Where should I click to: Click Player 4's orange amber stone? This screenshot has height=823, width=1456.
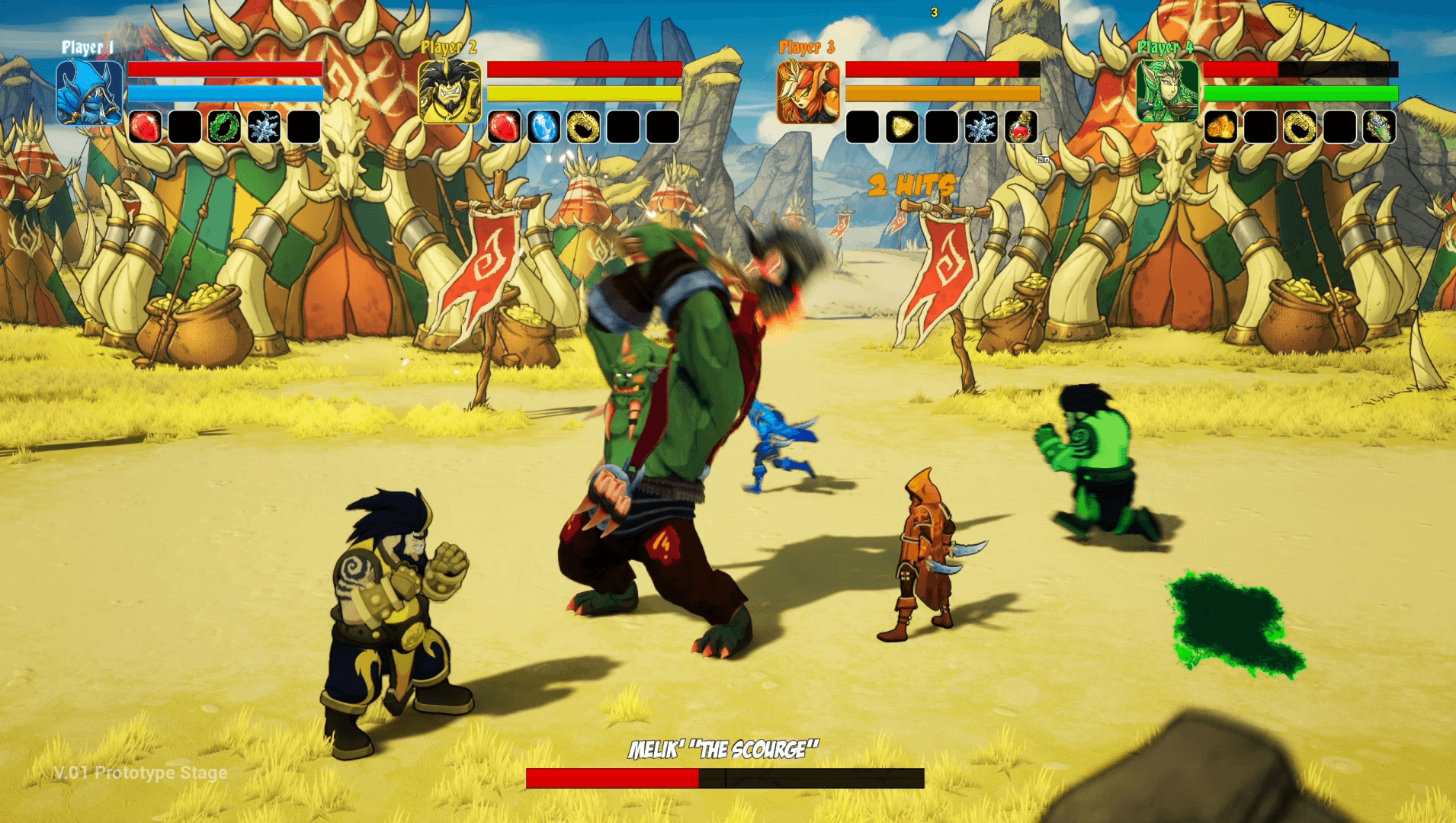point(1220,127)
